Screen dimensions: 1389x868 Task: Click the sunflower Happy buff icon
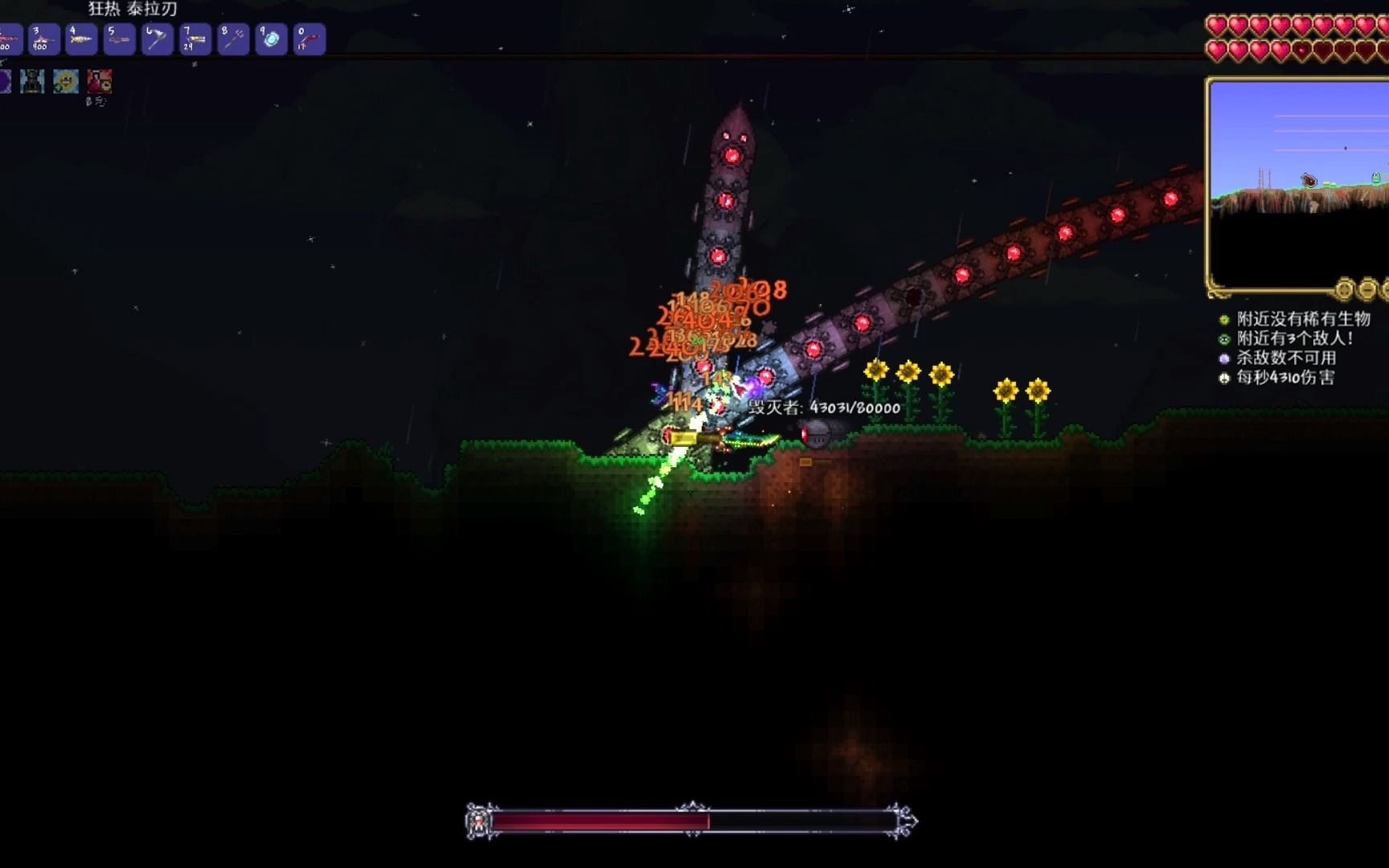(x=66, y=81)
